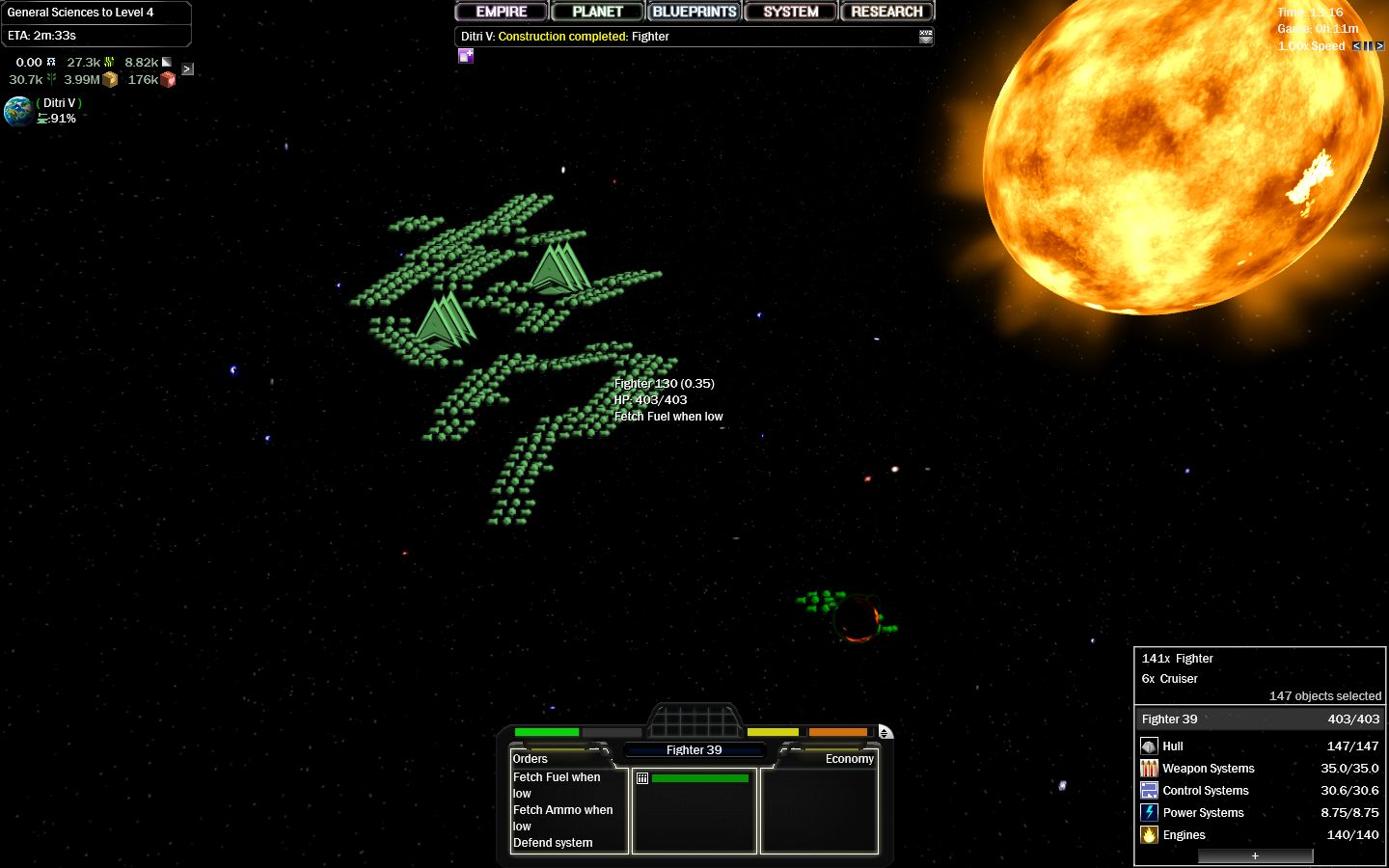Click the Power Systems lightning icon
This screenshot has height=868, width=1389.
coord(1150,812)
